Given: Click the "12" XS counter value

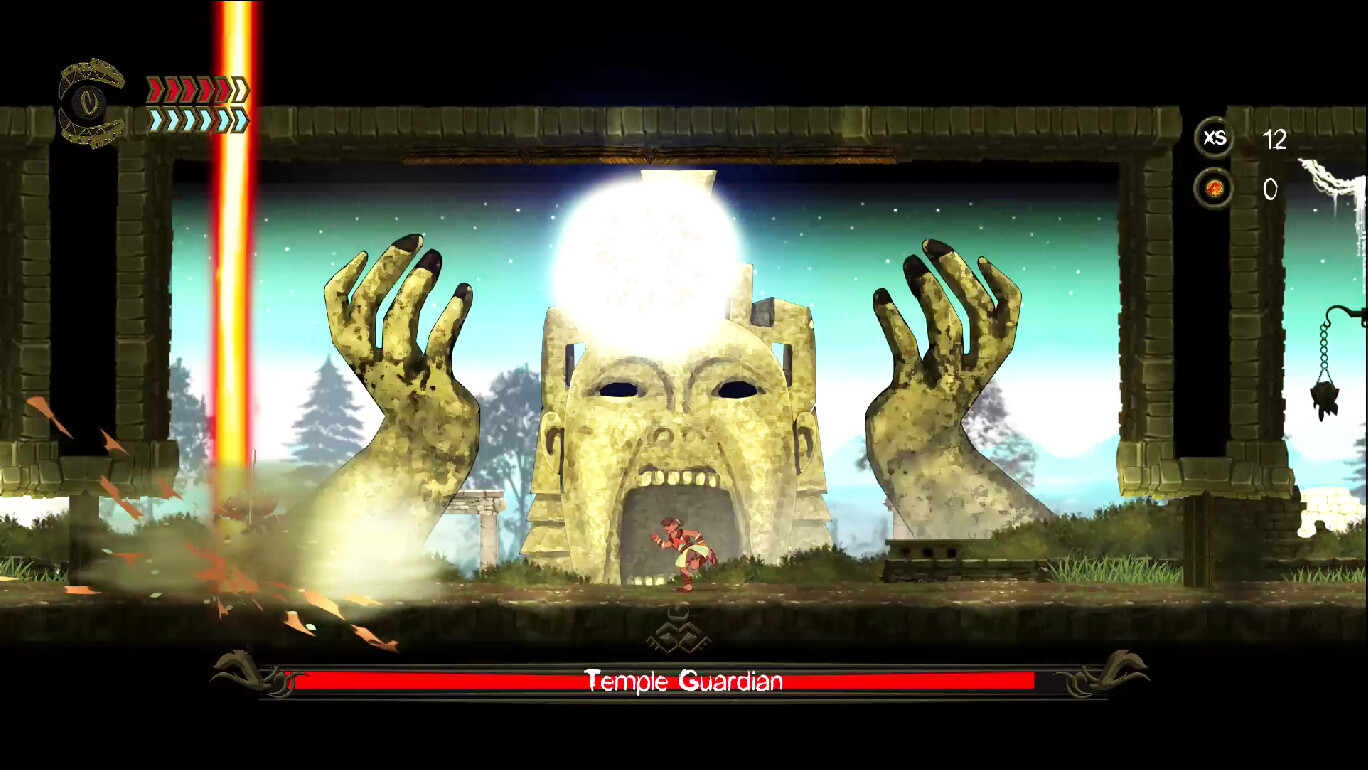Looking at the screenshot, I should point(1276,140).
